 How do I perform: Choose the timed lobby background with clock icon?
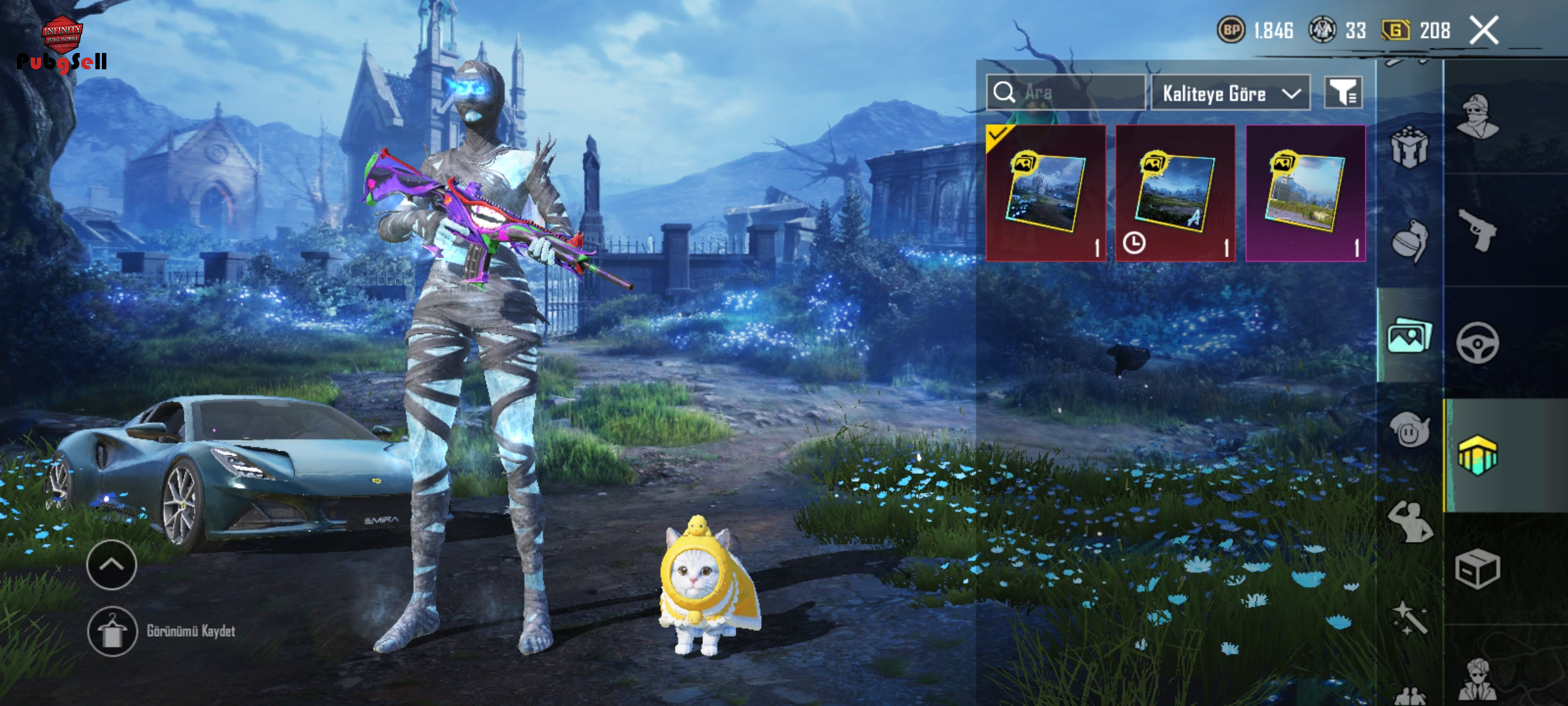pos(1175,193)
